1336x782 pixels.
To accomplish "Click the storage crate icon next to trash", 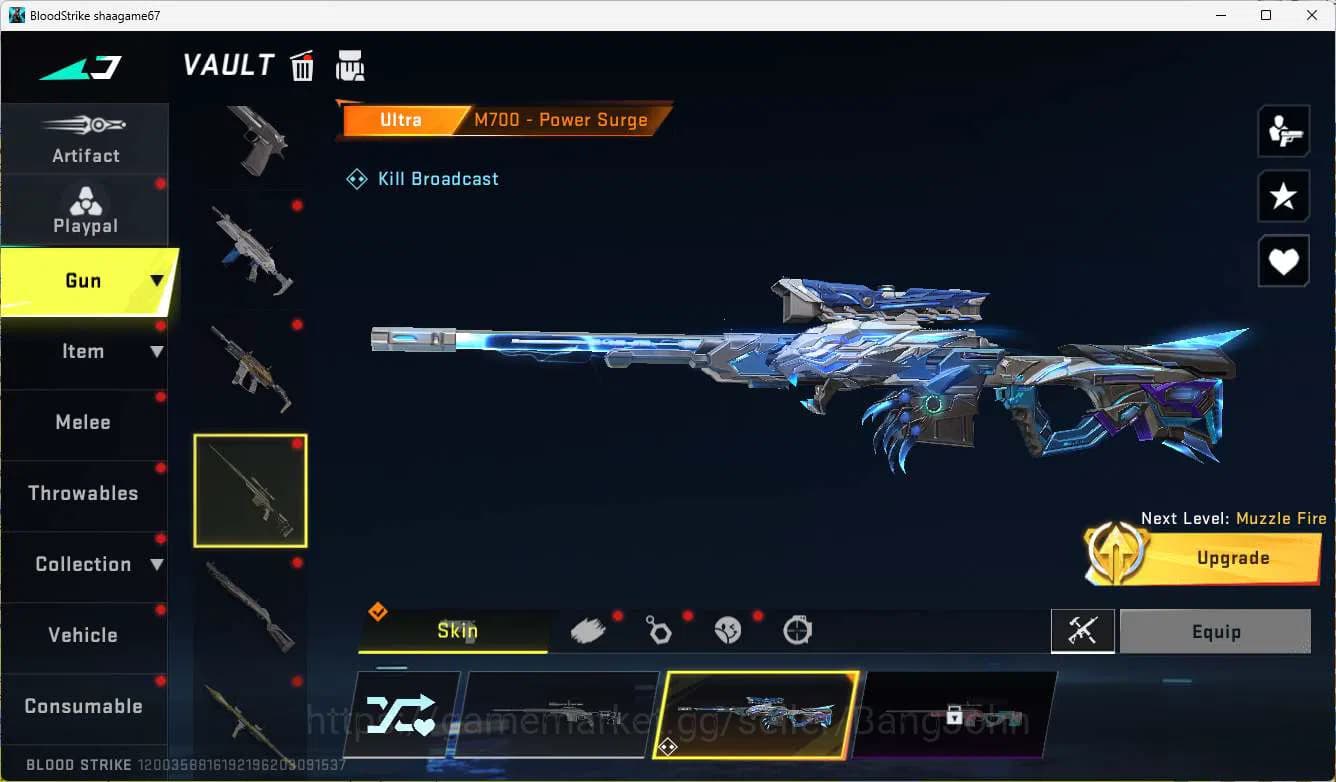I will tap(350, 64).
